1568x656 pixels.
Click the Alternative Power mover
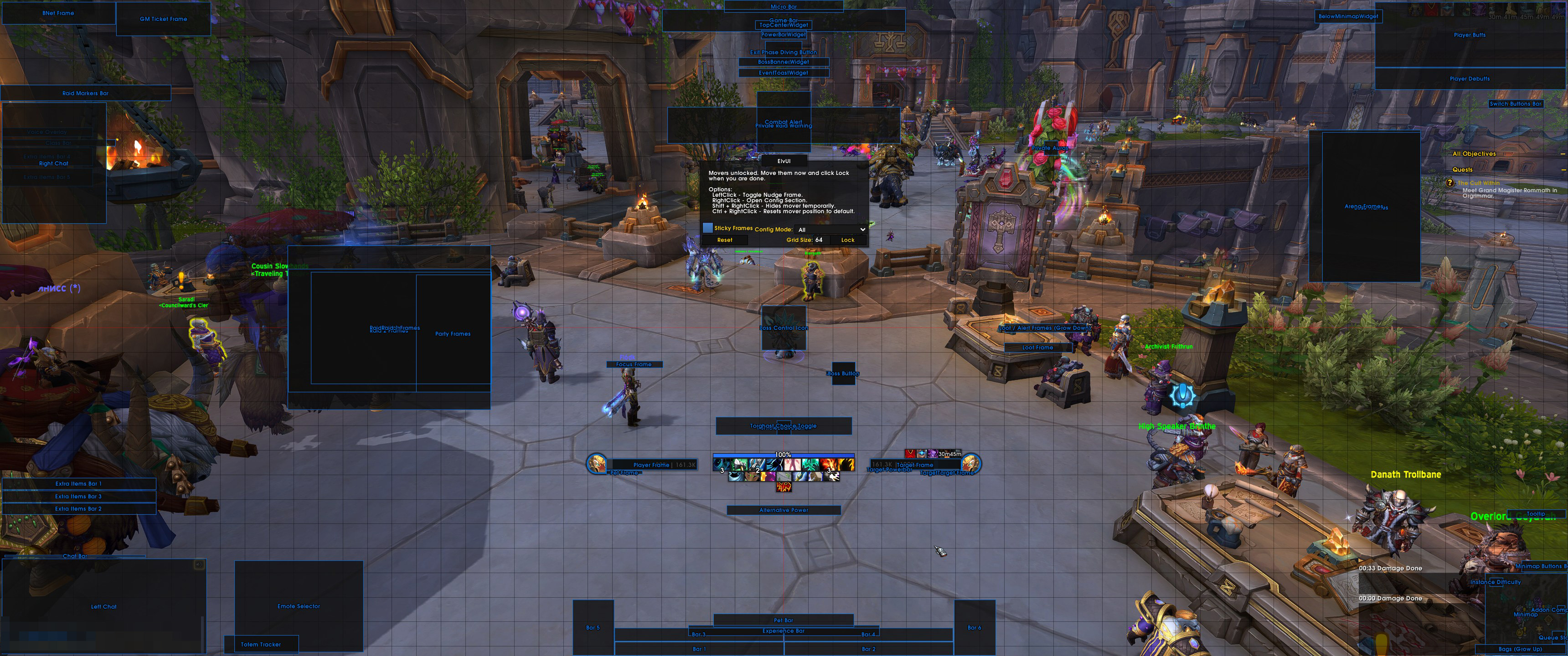(x=784, y=510)
